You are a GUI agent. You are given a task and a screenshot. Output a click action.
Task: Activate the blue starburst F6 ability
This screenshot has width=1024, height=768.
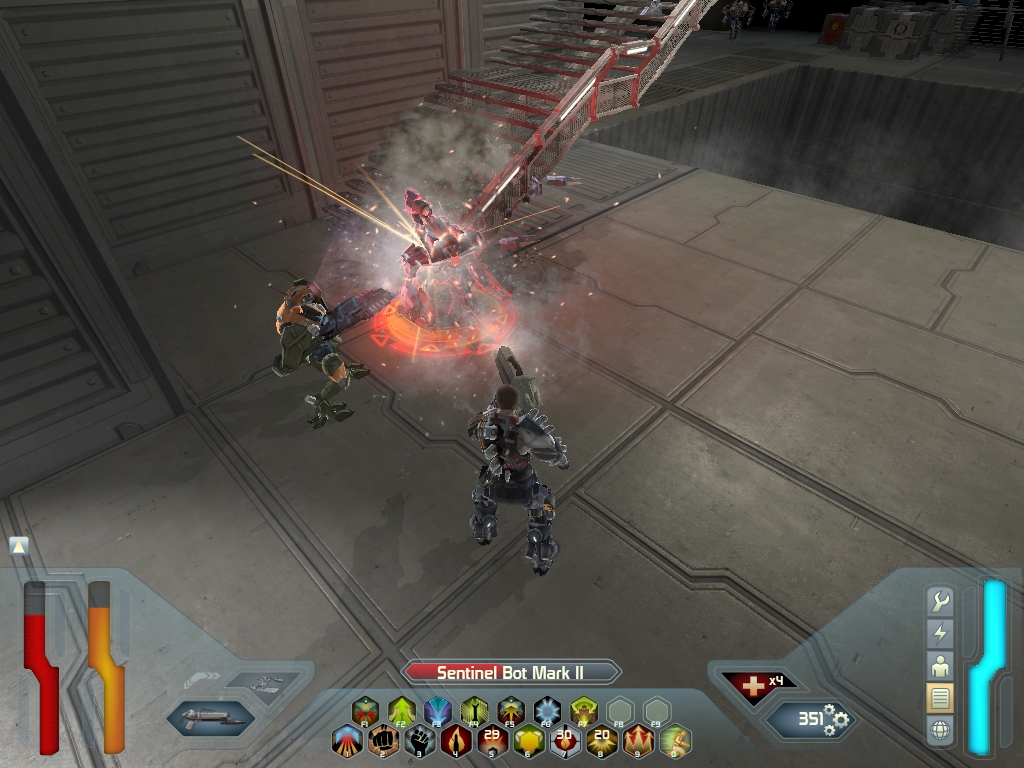click(547, 711)
